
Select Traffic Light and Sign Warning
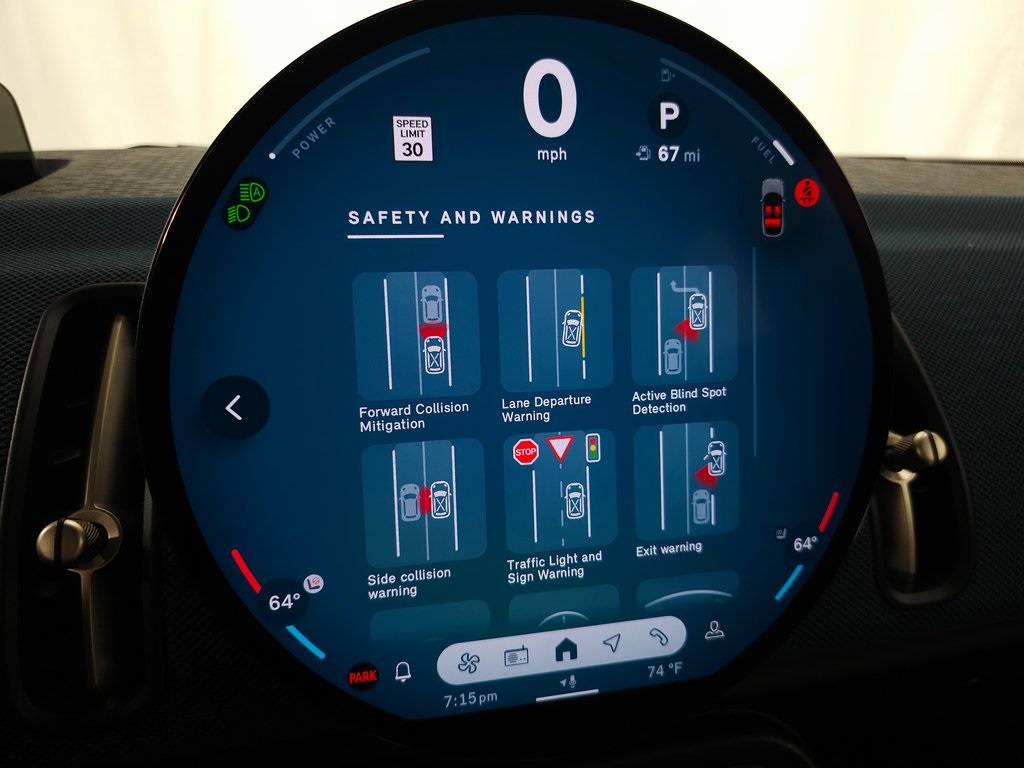558,493
